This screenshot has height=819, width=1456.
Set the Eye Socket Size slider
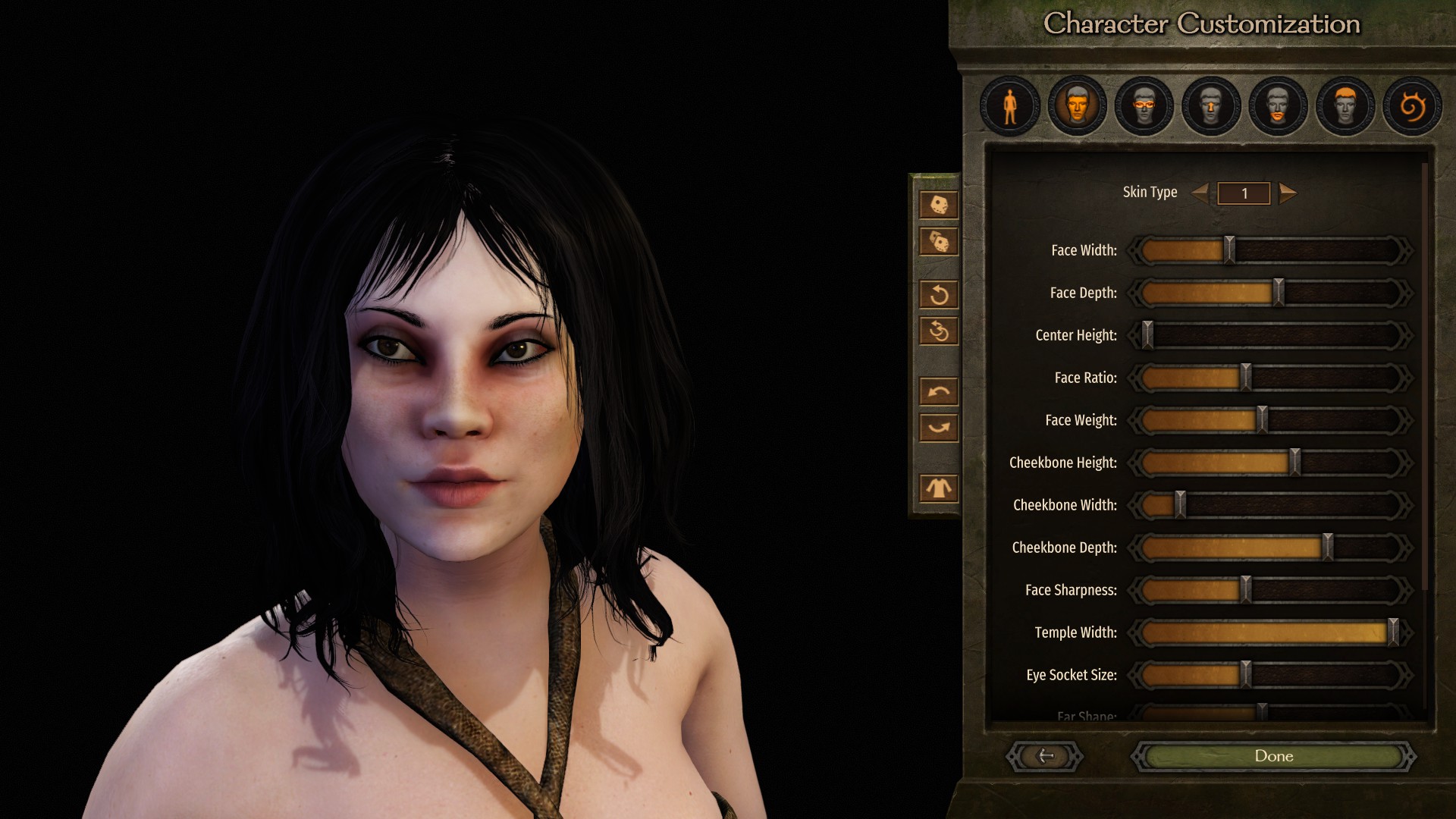point(1245,675)
